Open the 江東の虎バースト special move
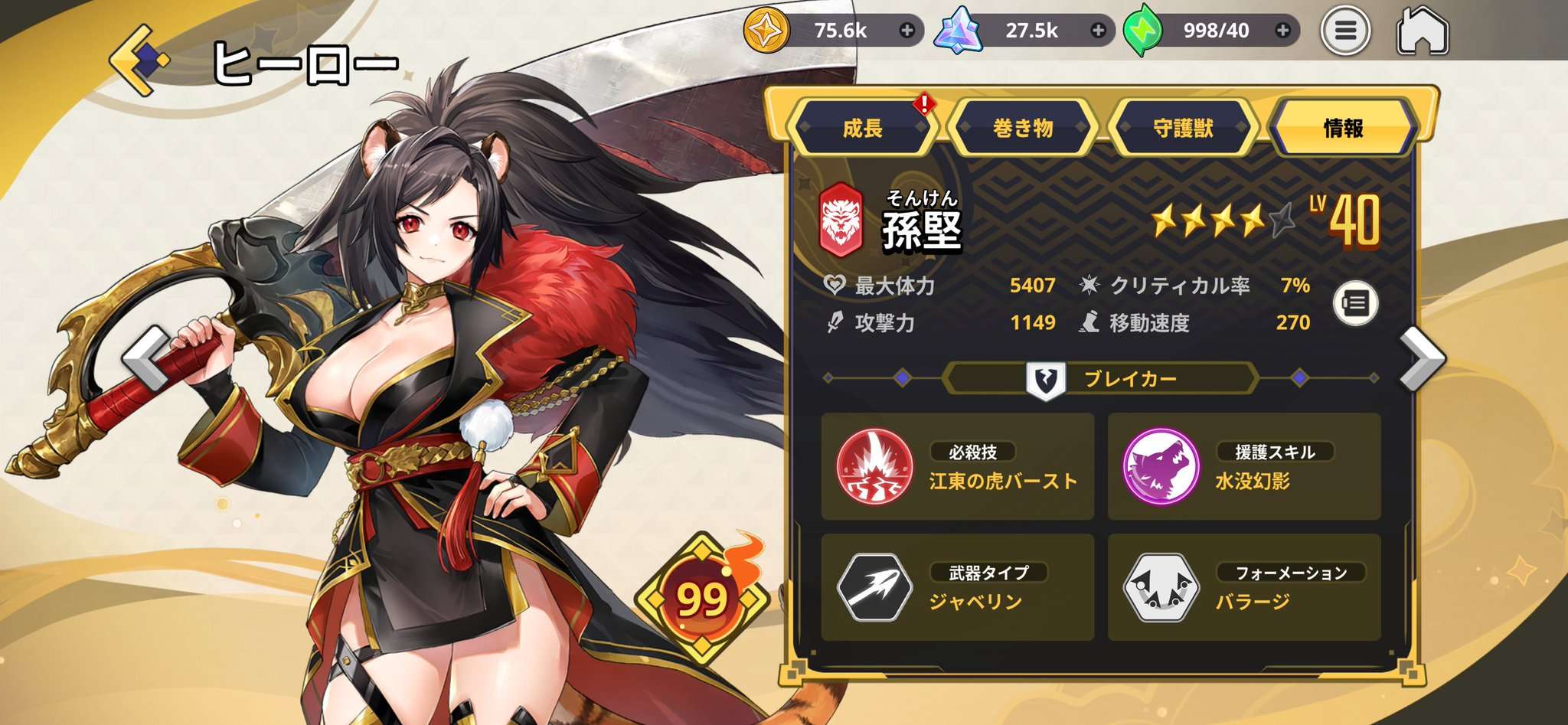This screenshot has height=725, width=1568. pyautogui.click(x=957, y=466)
